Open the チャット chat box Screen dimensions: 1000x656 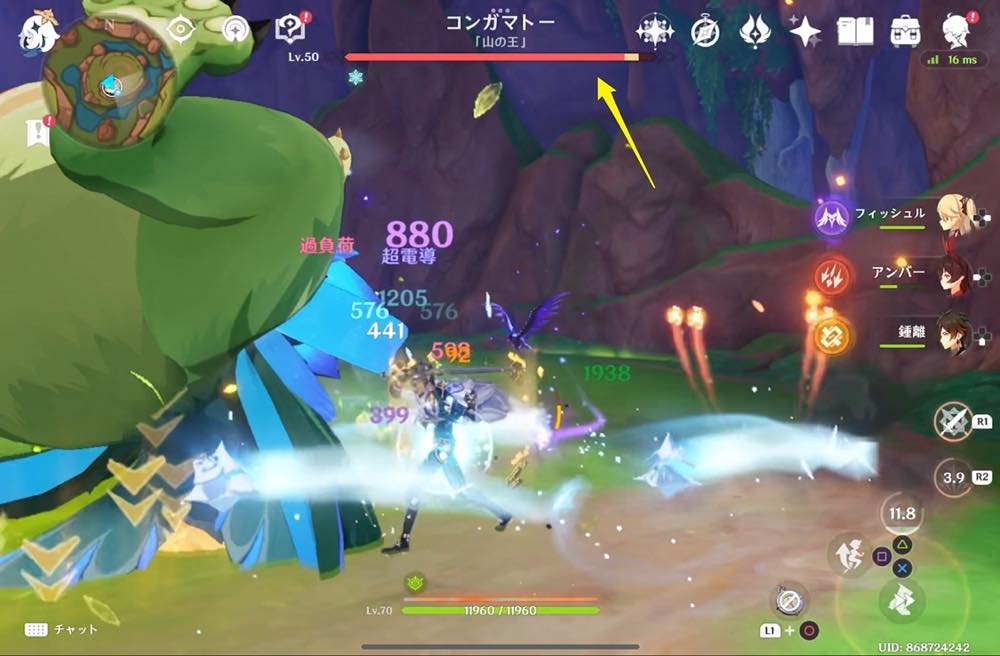tap(62, 629)
